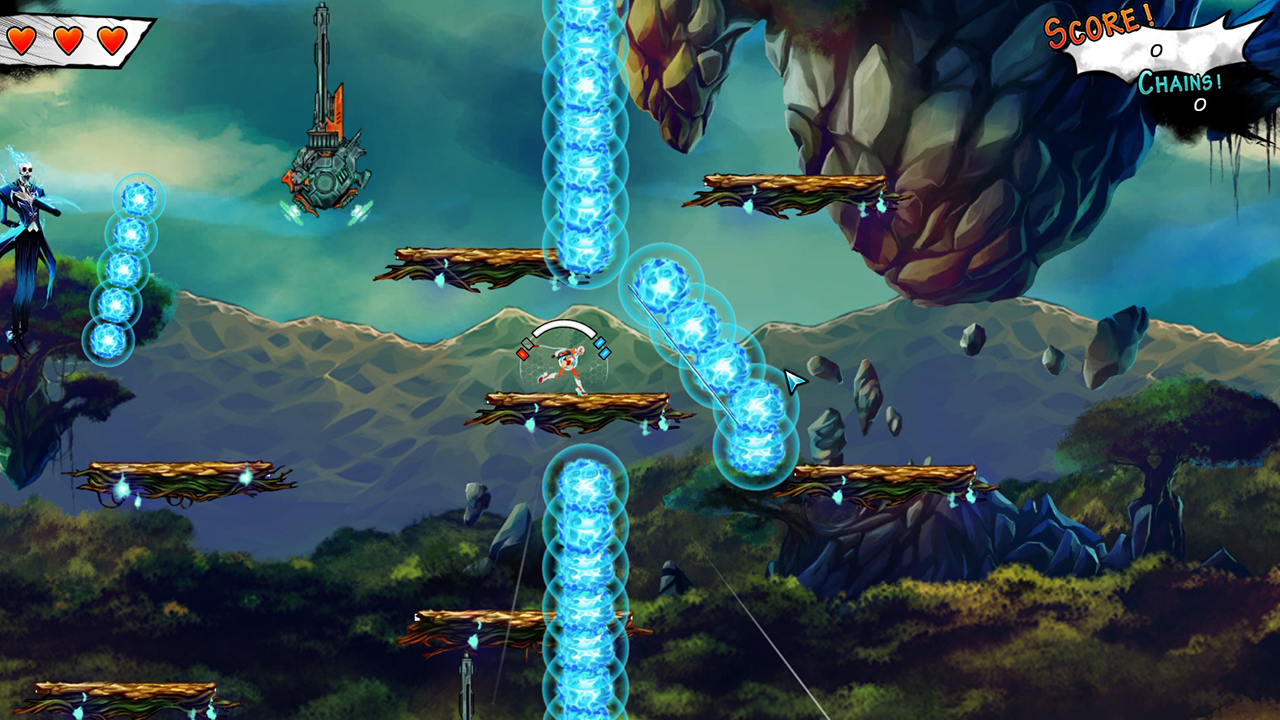1280x720 pixels.
Task: Click the upper blue ability indicator near the player
Action: coord(600,342)
